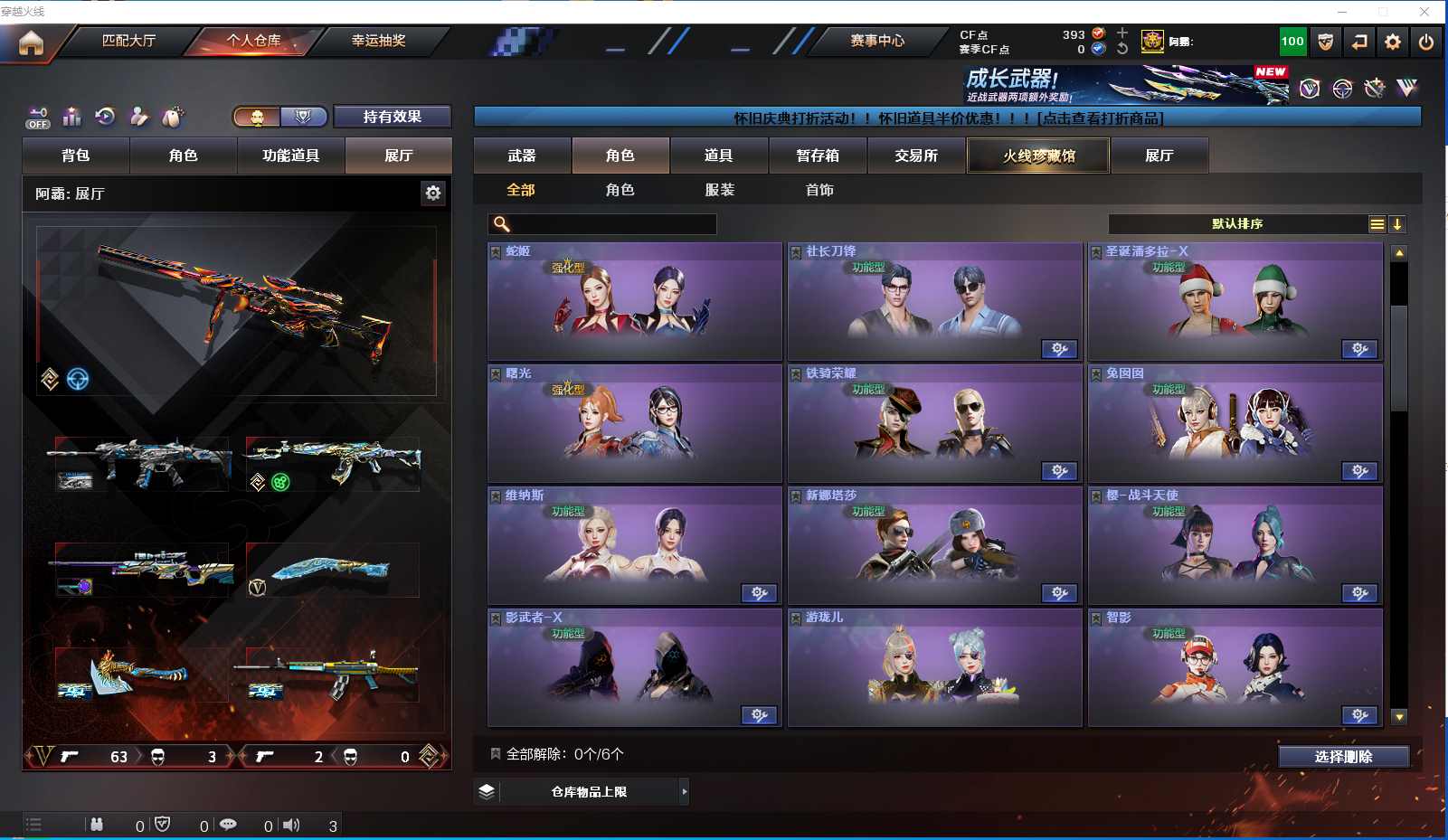Open the 幸运抽奖 lucky draw tab
The image size is (1448, 840).
pyautogui.click(x=378, y=41)
